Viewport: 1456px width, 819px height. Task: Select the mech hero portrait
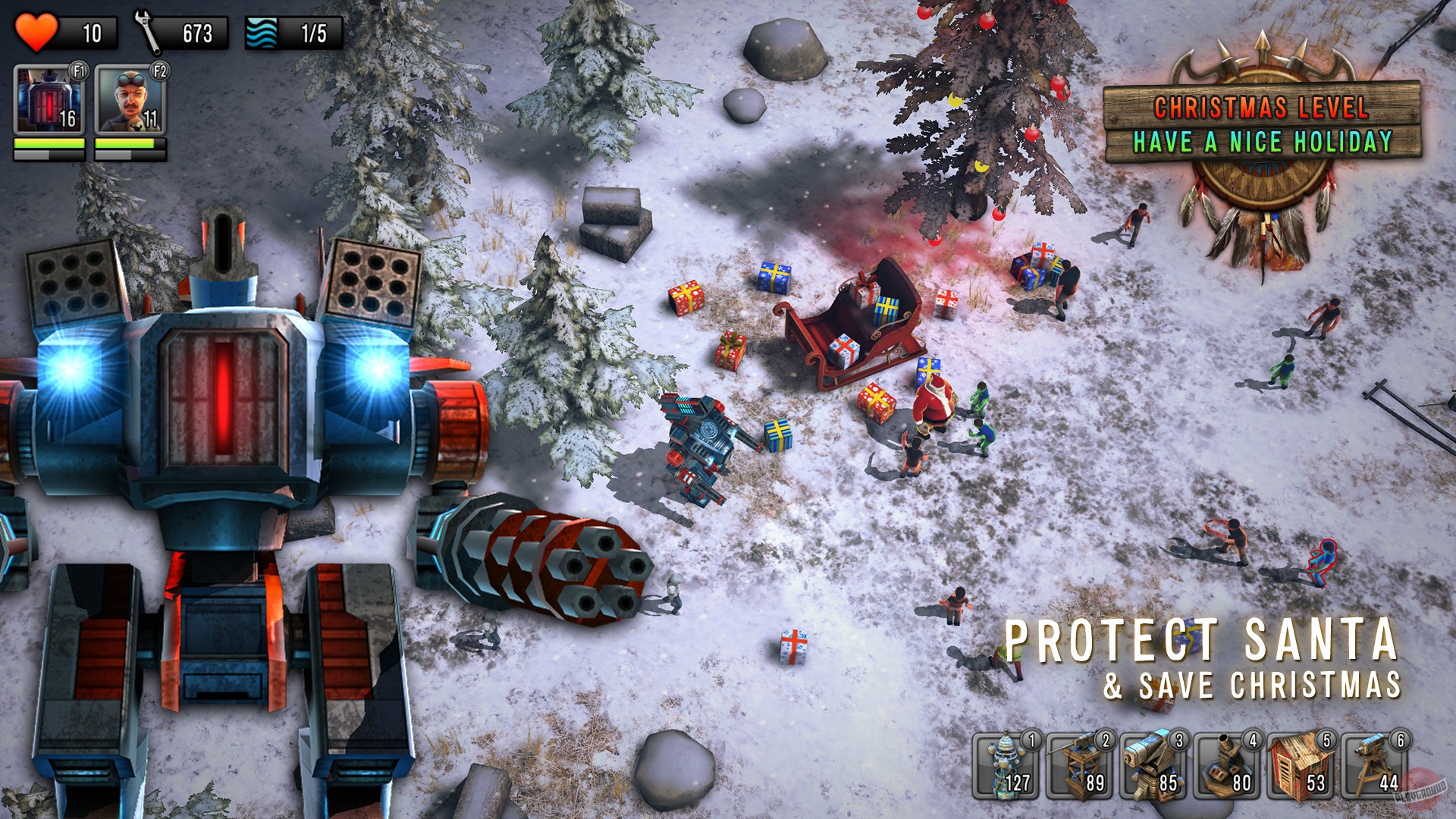tap(47, 101)
